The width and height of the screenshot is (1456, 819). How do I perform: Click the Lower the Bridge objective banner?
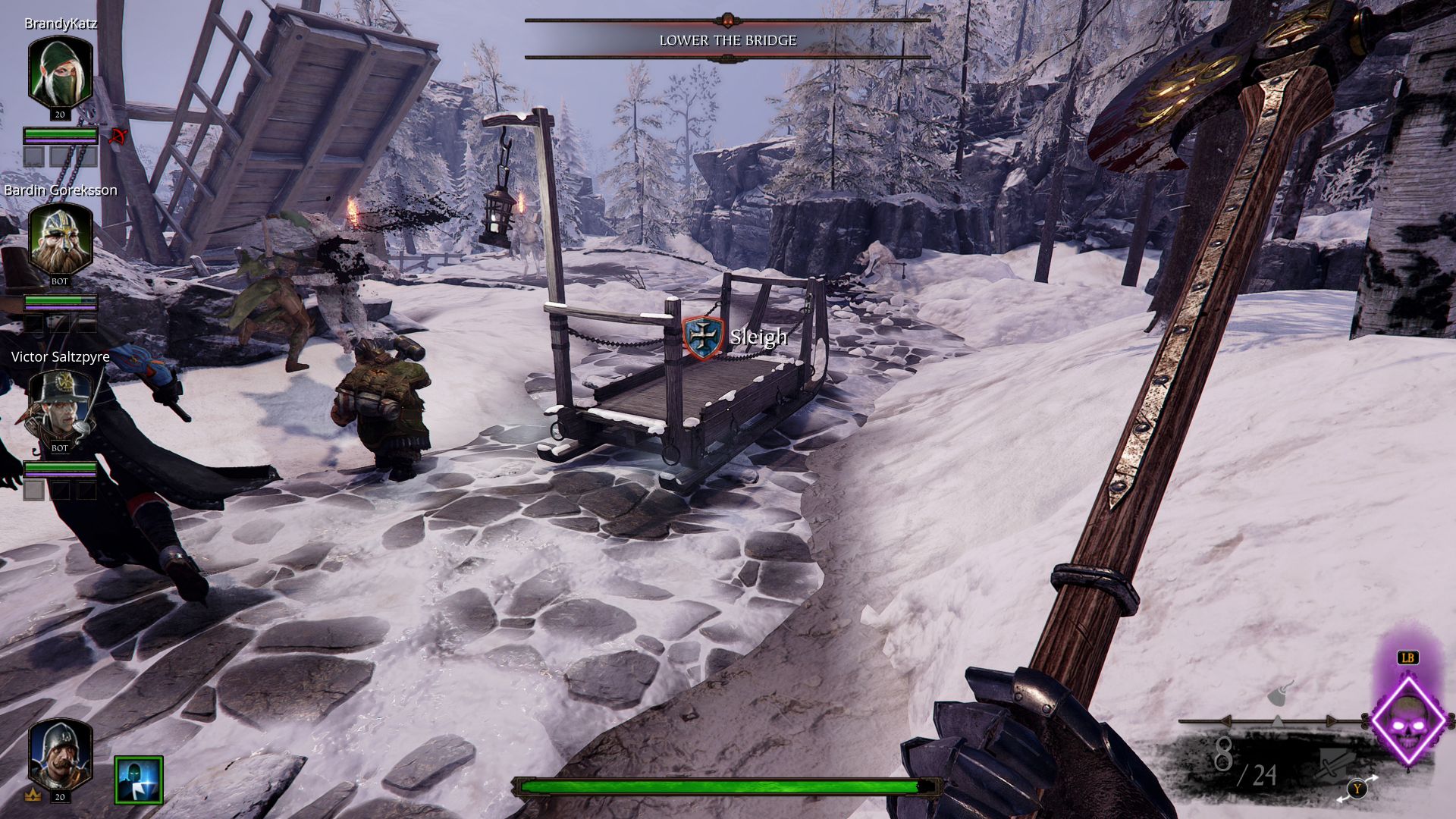coord(727,40)
